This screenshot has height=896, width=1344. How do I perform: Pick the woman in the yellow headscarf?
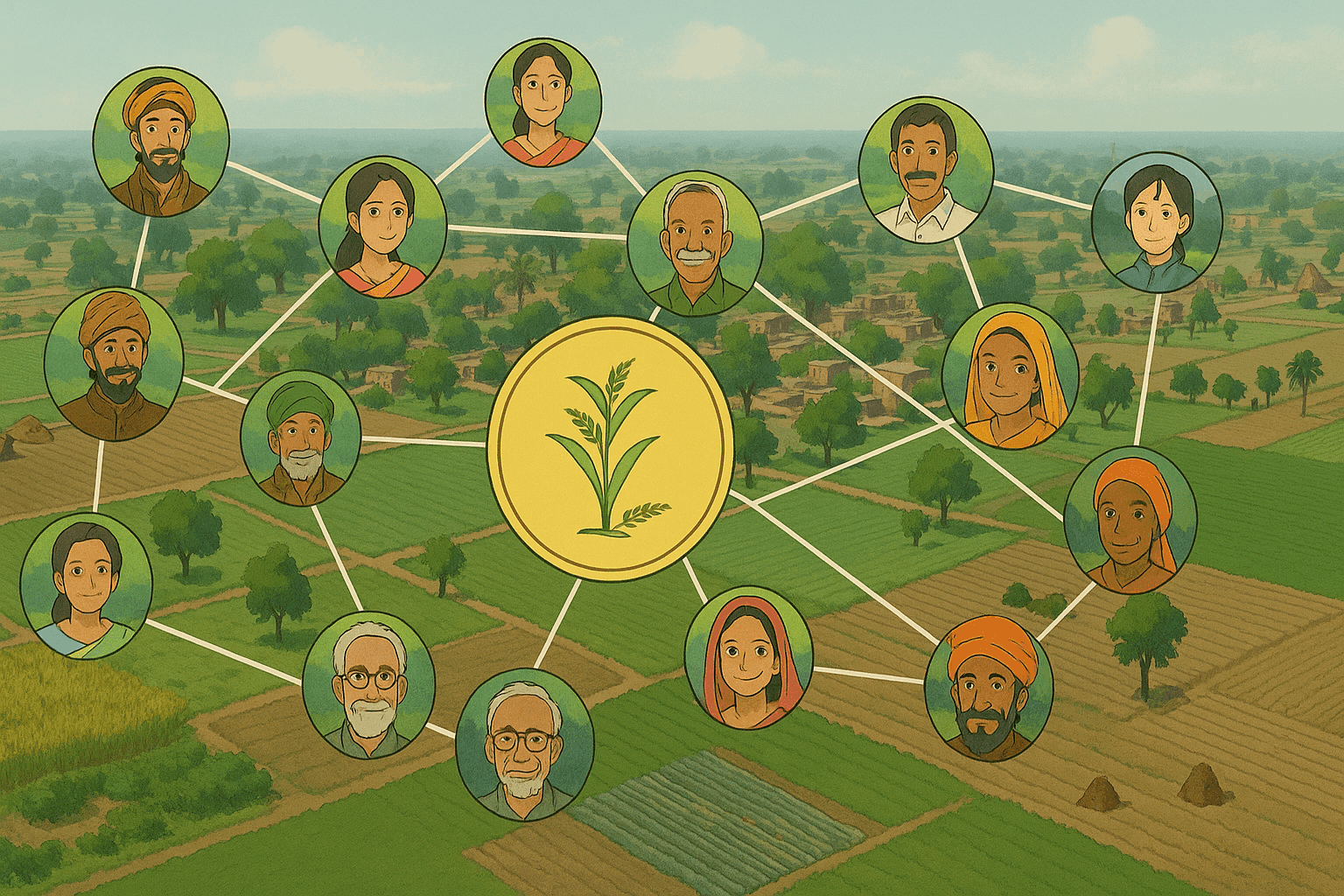(1008, 376)
